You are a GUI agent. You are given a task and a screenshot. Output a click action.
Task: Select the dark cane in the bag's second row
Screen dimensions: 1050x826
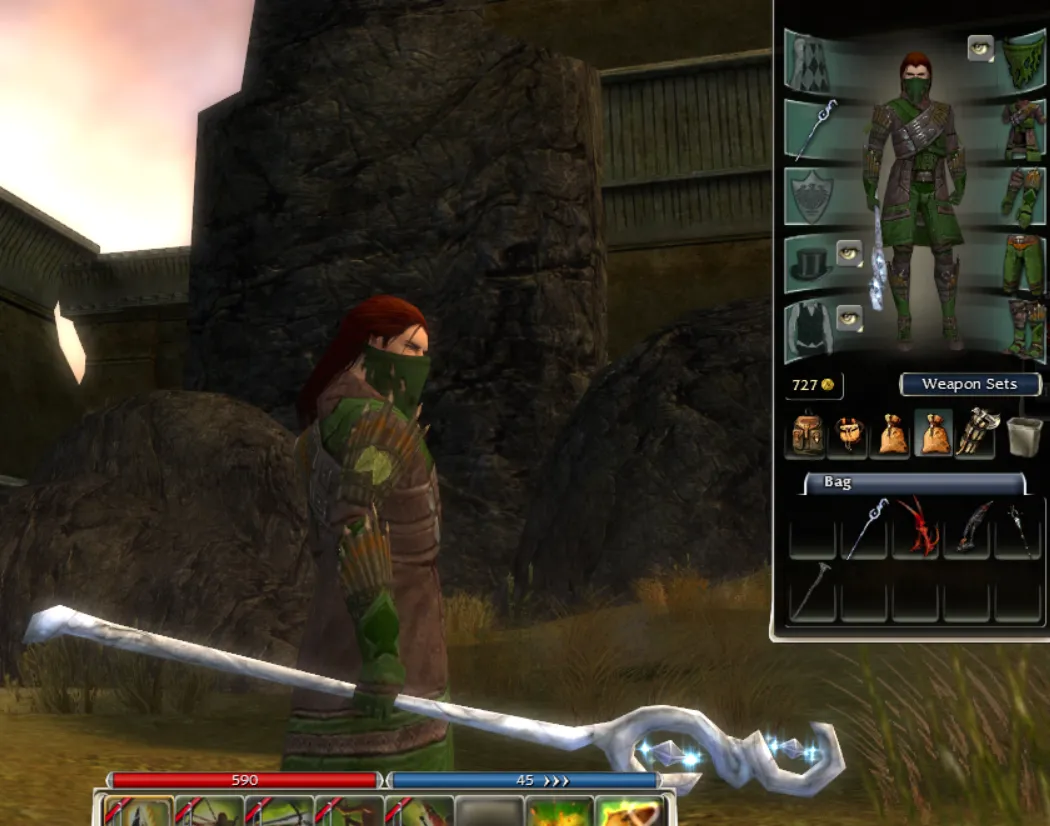click(x=812, y=593)
